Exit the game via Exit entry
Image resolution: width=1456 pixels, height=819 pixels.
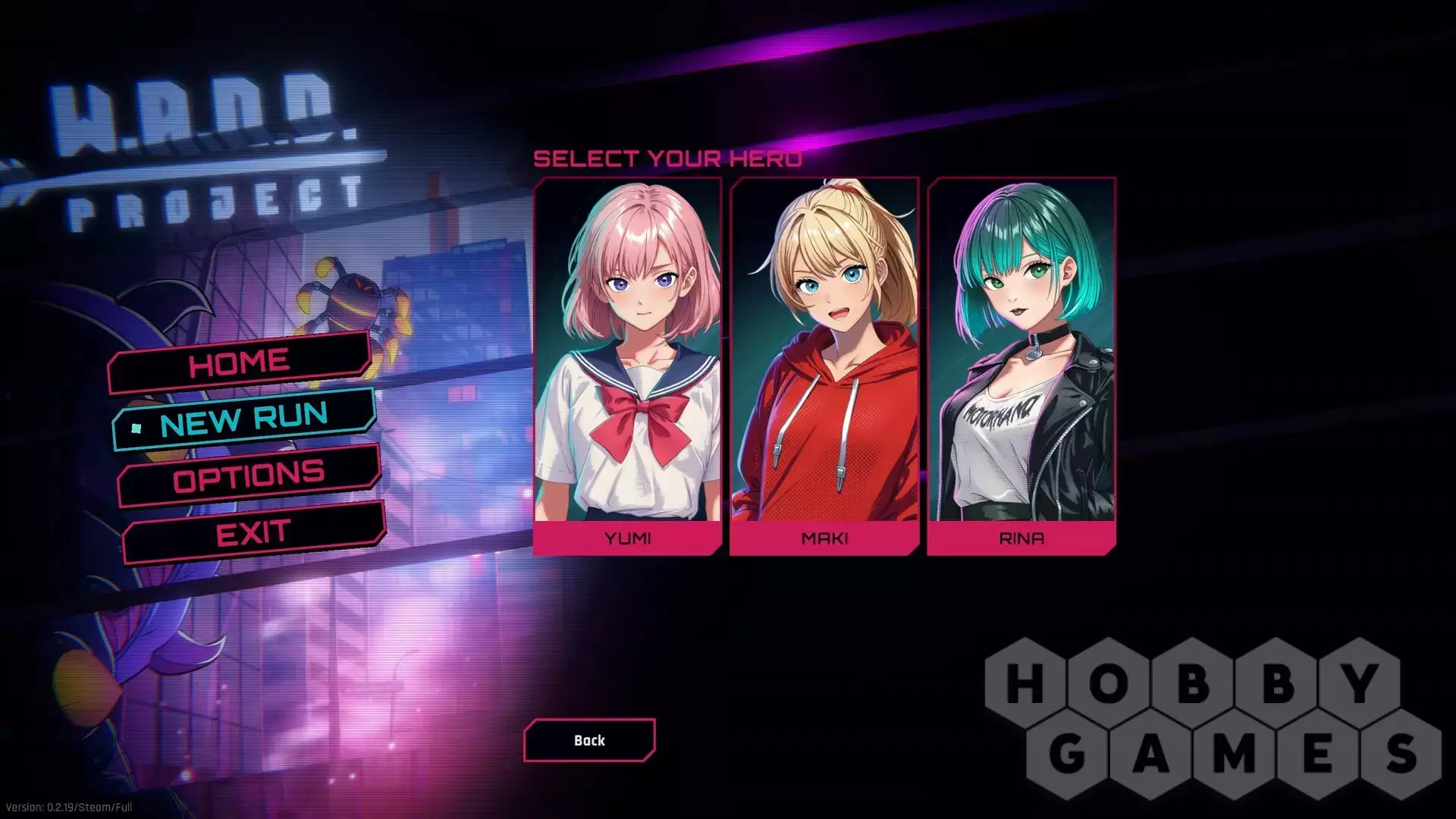253,533
